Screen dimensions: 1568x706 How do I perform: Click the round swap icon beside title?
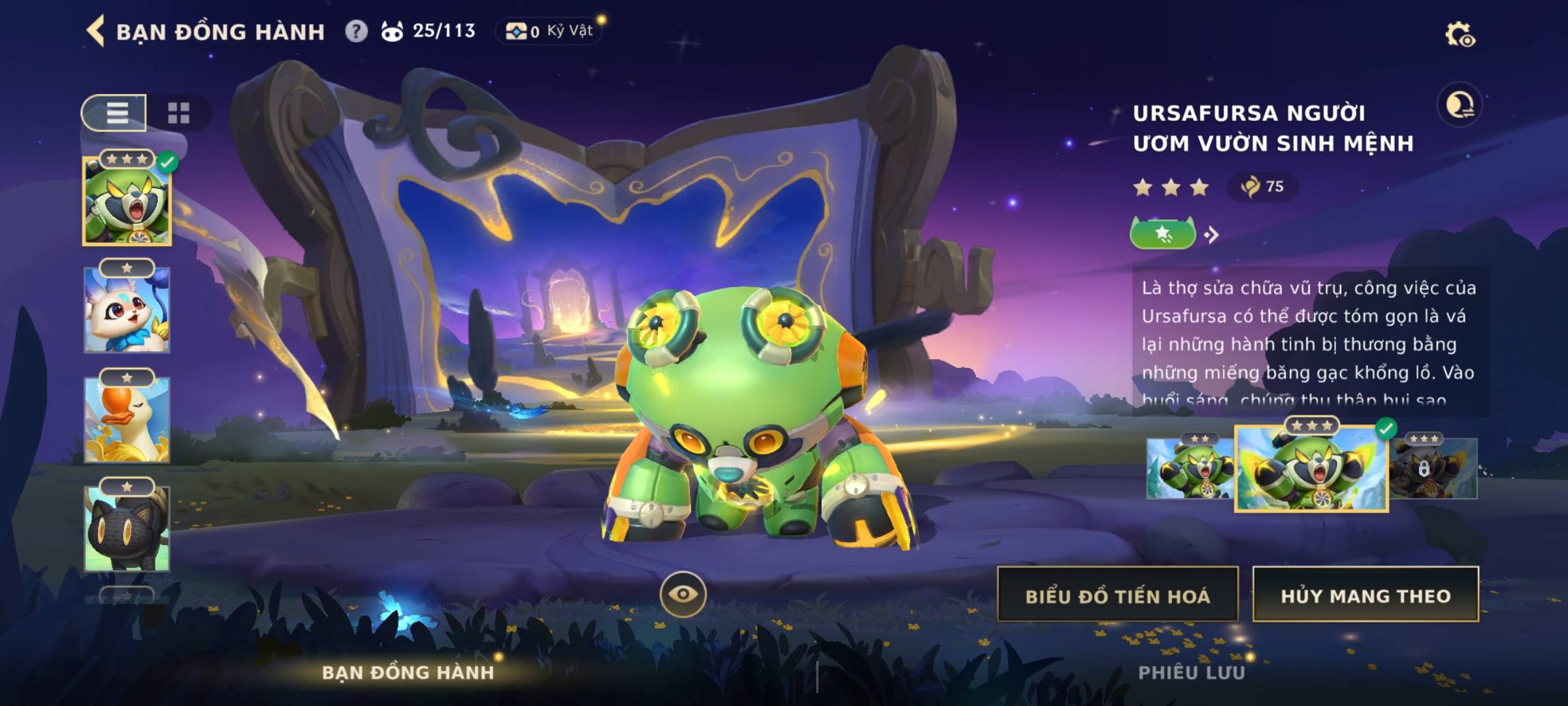pos(1460,105)
